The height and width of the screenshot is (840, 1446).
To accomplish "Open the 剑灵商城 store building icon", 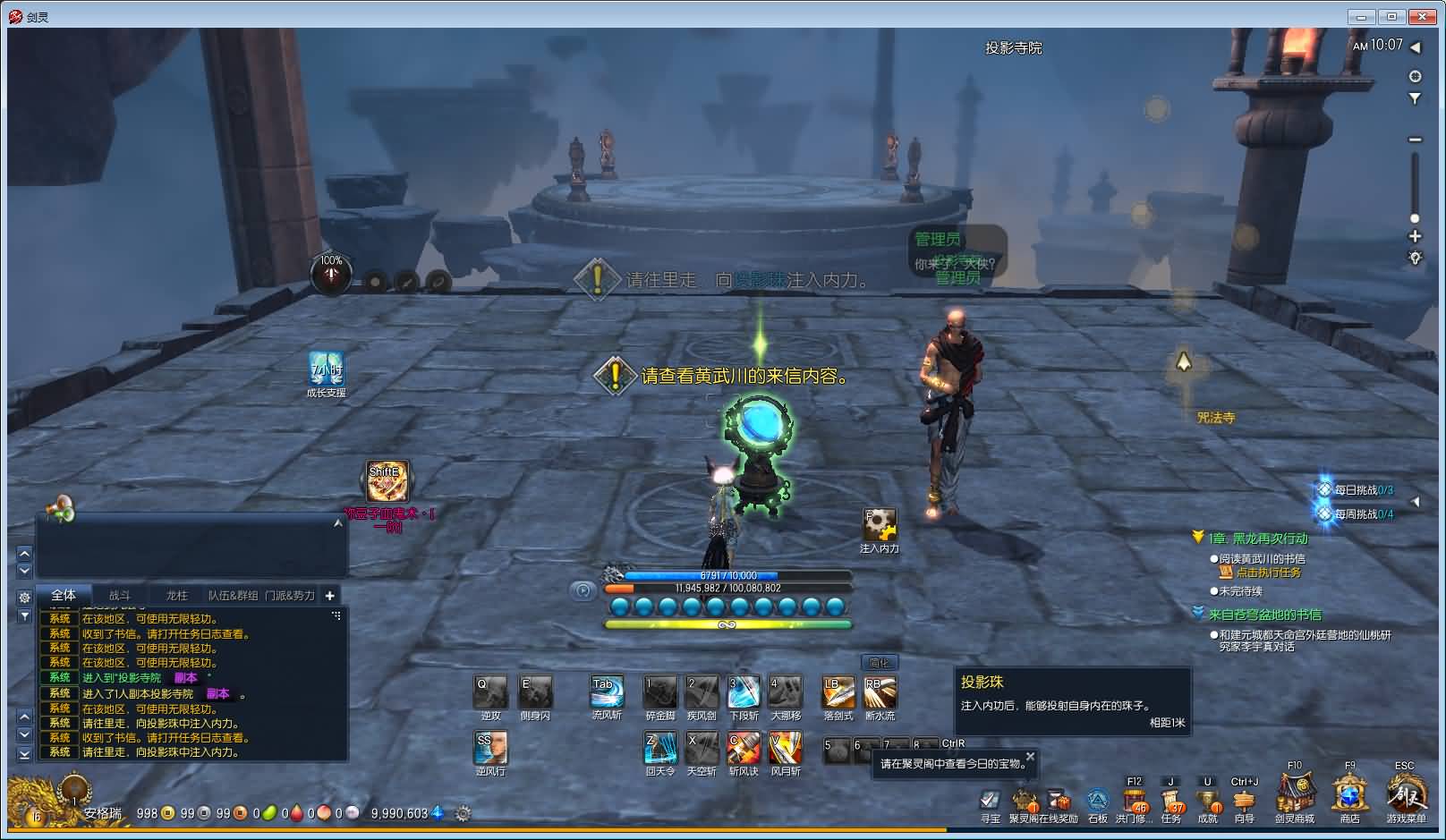I will click(x=1294, y=793).
